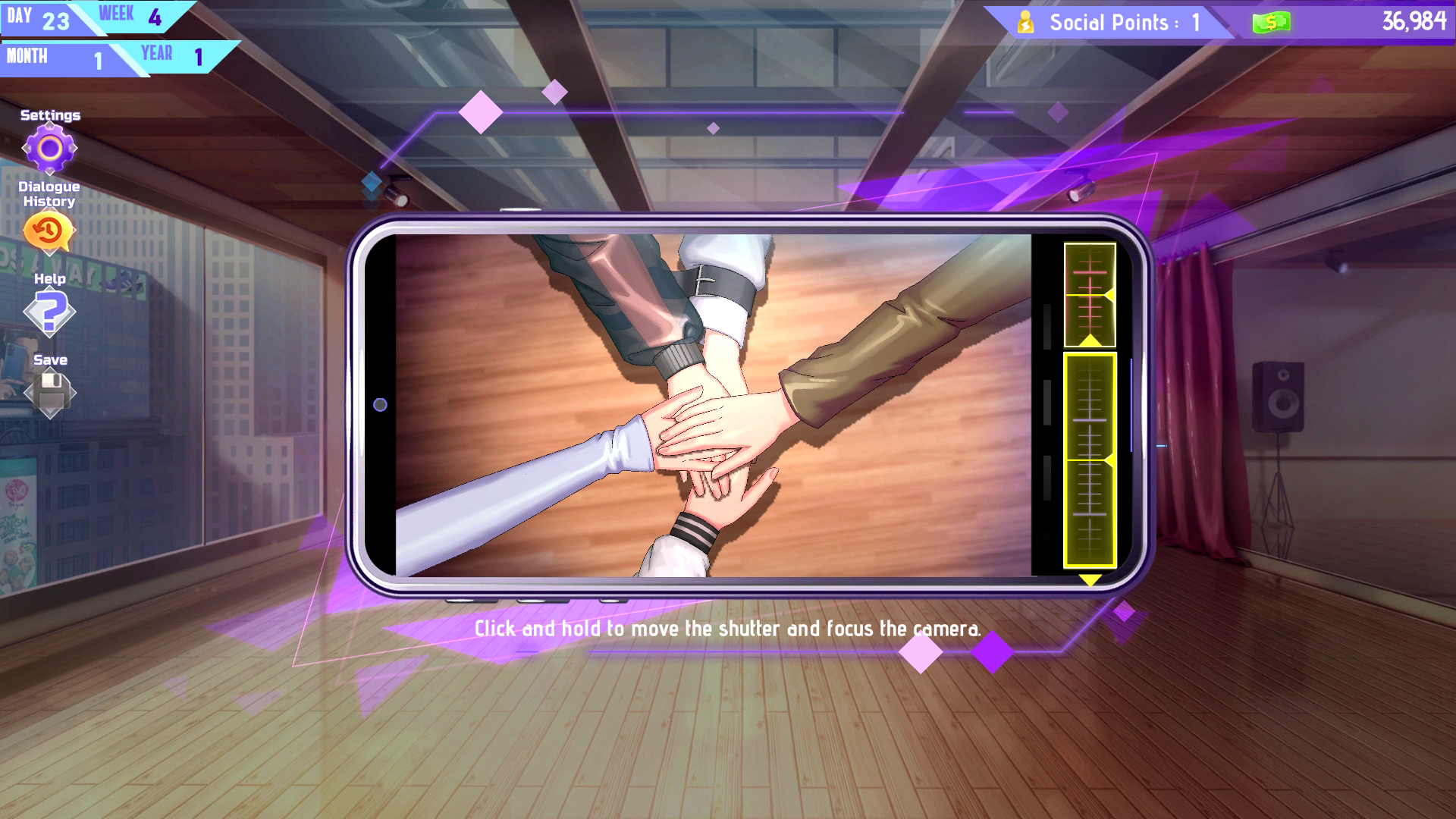
Task: Click the money total showing 36,984
Action: click(x=1415, y=22)
